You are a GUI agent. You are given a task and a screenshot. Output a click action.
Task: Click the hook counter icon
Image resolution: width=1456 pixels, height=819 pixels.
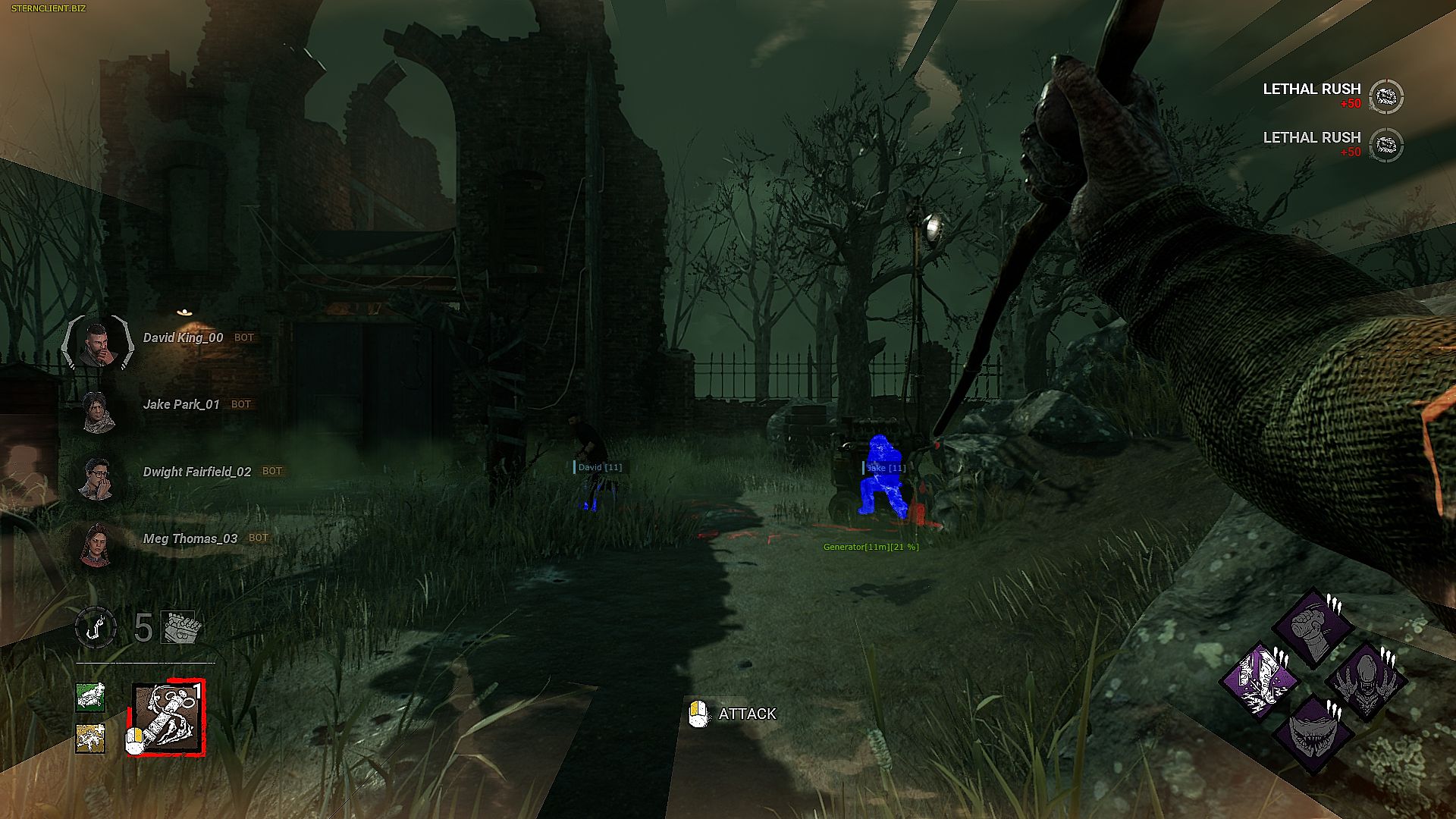[x=96, y=628]
